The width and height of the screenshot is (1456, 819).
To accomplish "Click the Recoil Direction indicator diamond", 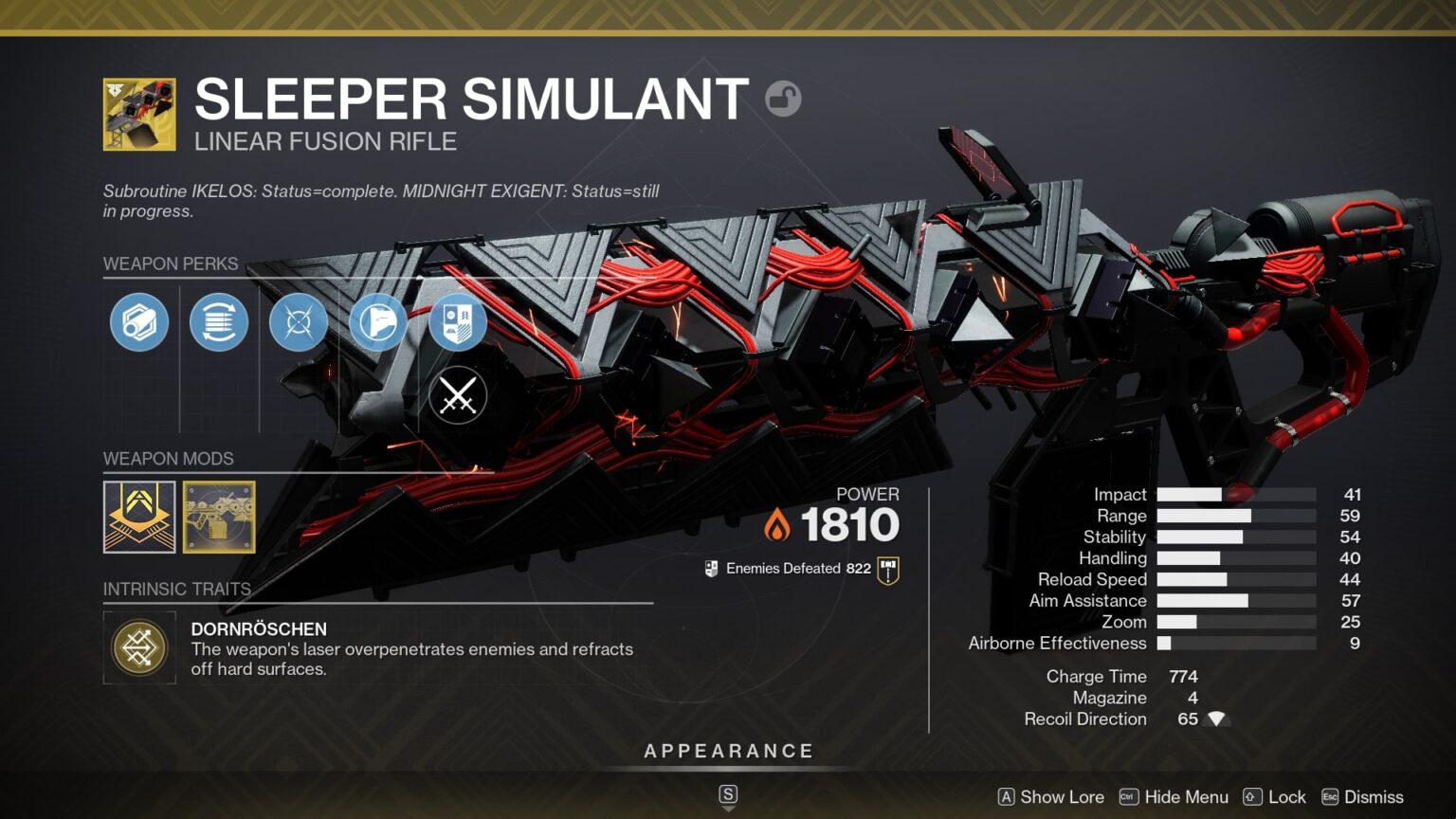I will pos(1217,719).
